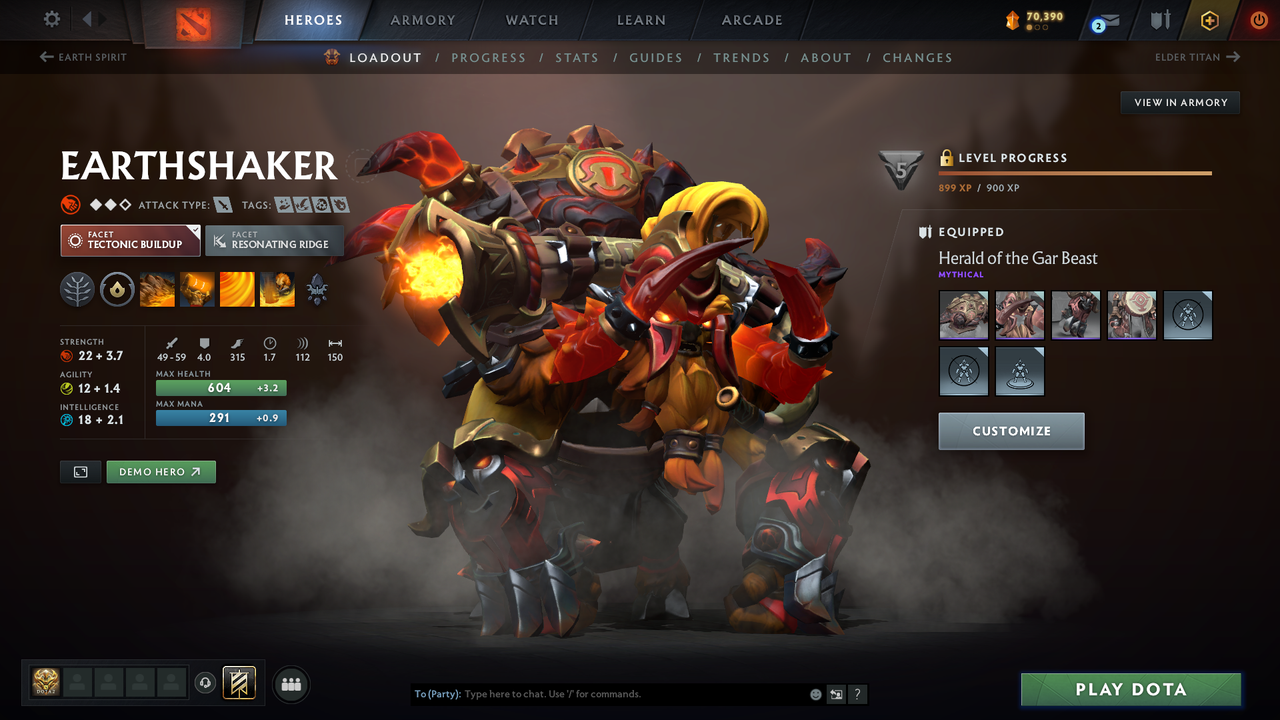
Task: Open the chat wheel selector next to chat
Action: tap(836, 693)
